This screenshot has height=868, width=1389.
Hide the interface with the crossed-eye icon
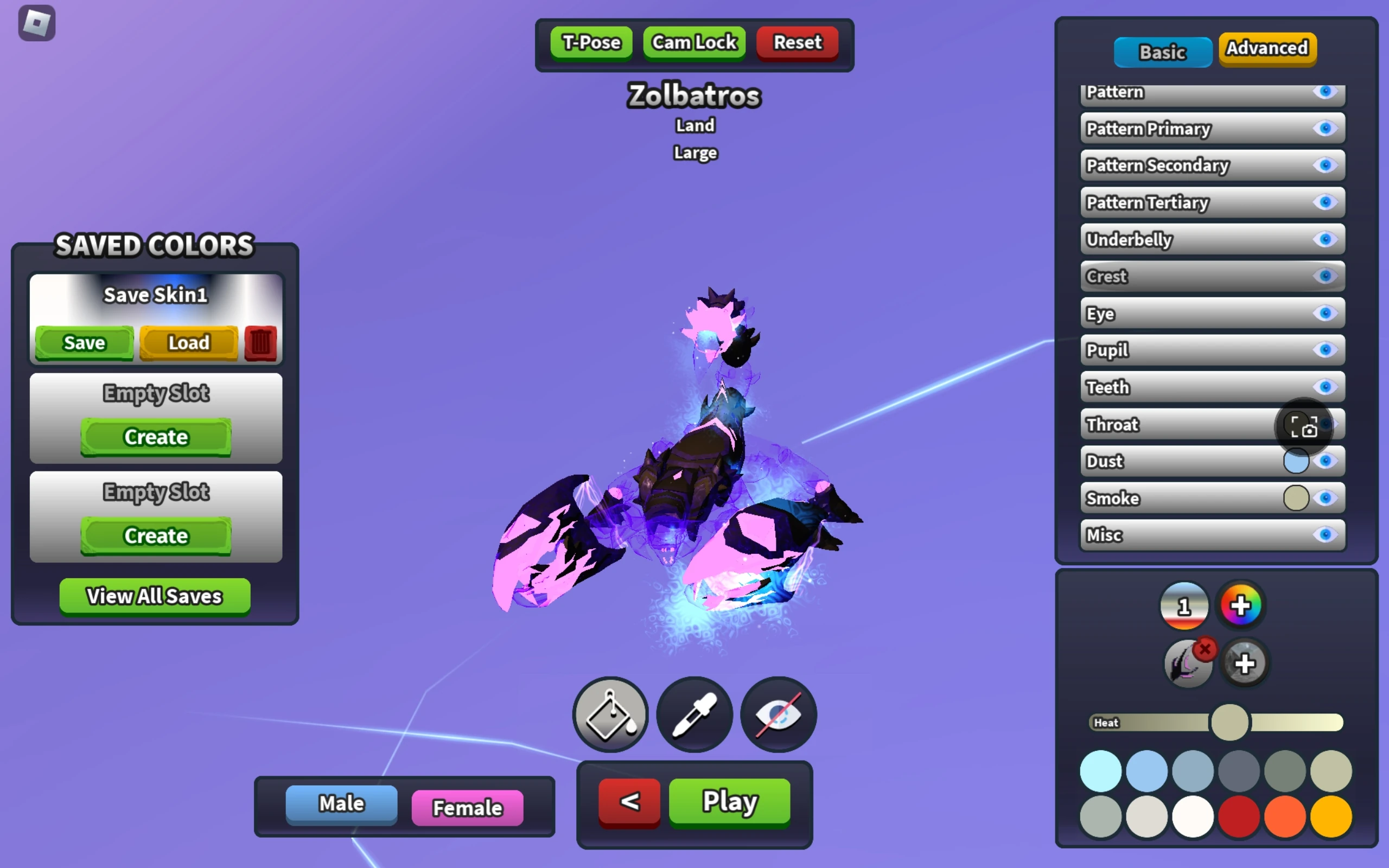(778, 713)
